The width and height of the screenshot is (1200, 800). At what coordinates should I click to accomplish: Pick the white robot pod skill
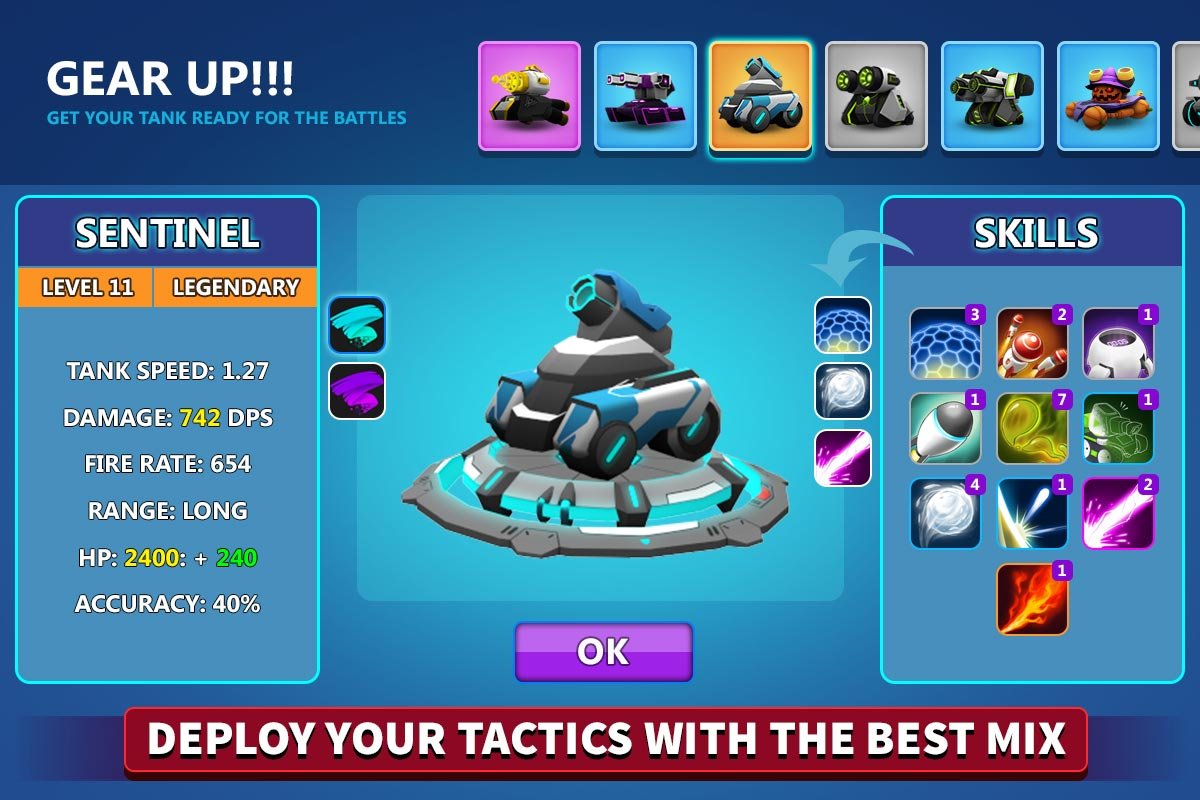[x=1118, y=343]
